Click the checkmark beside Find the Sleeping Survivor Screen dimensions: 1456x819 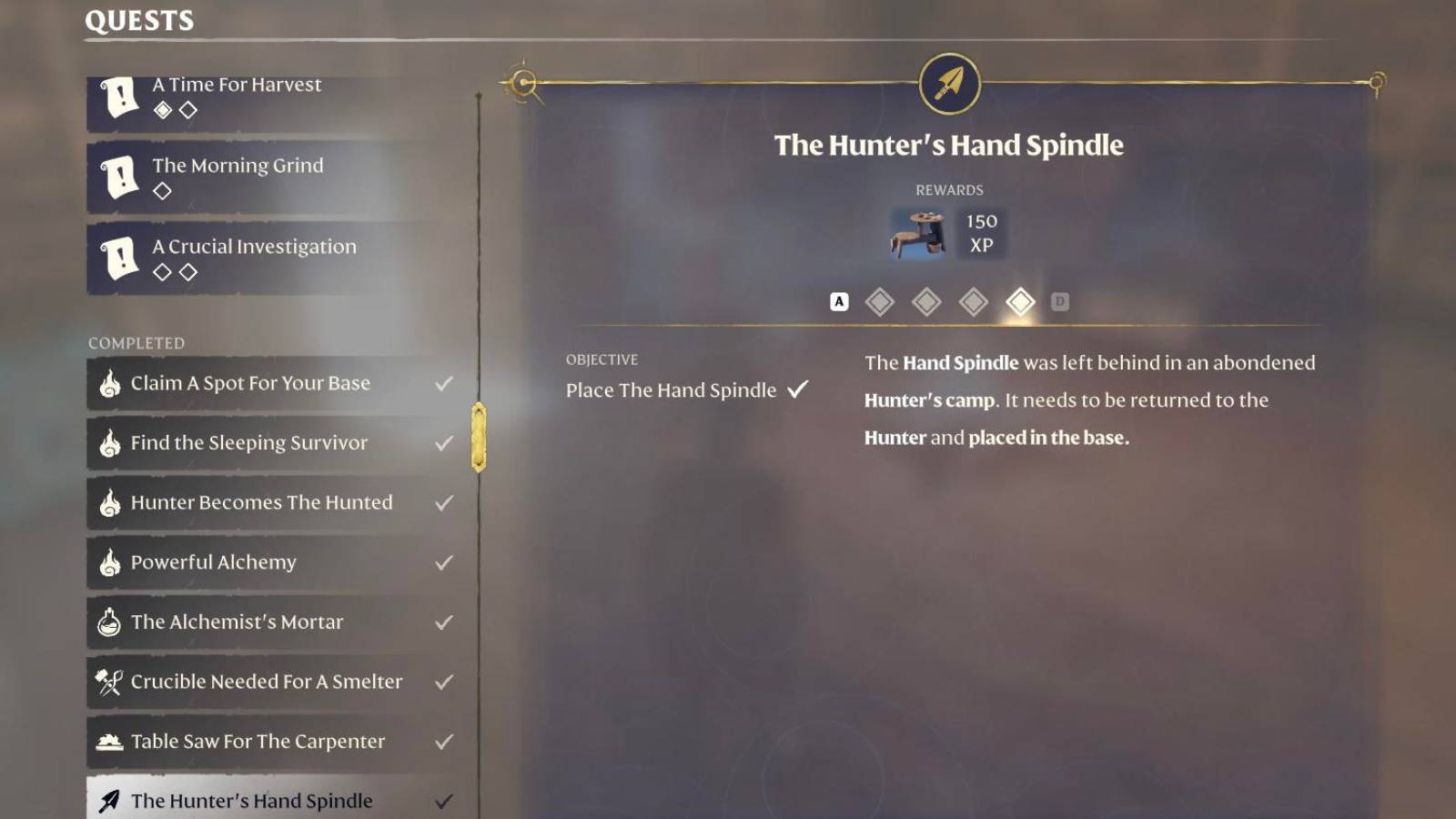(443, 443)
